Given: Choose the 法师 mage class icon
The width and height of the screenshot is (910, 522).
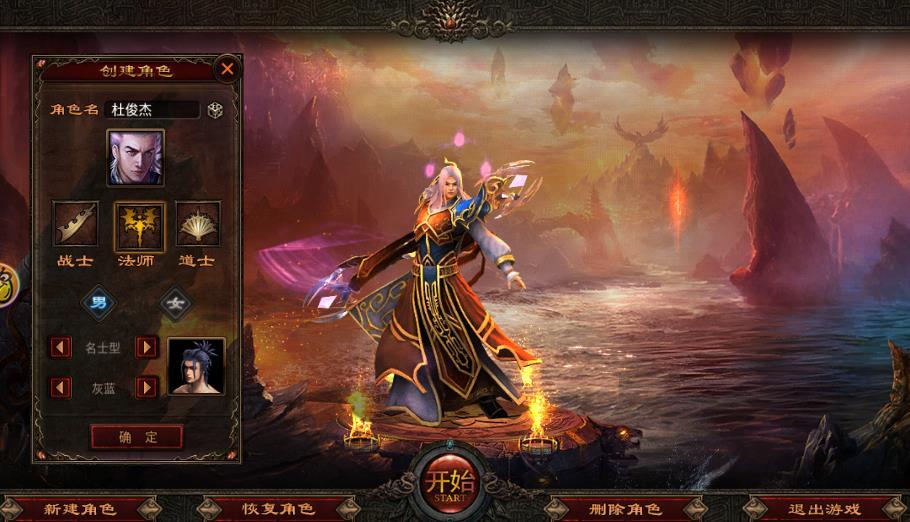Looking at the screenshot, I should coord(139,224).
